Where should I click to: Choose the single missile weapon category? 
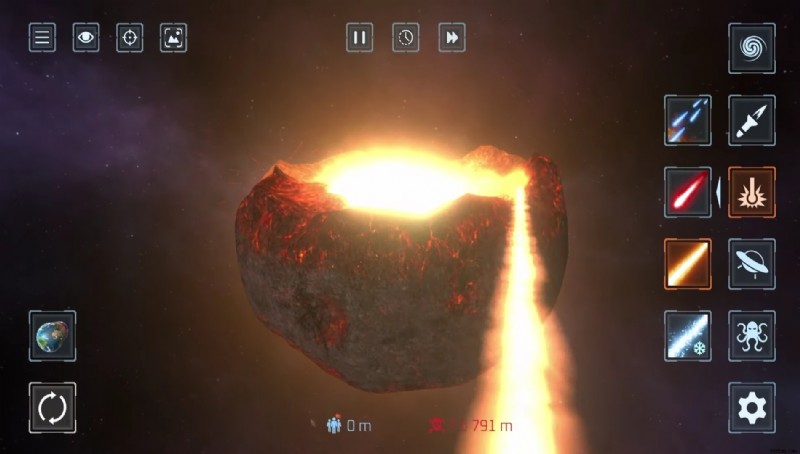751,121
